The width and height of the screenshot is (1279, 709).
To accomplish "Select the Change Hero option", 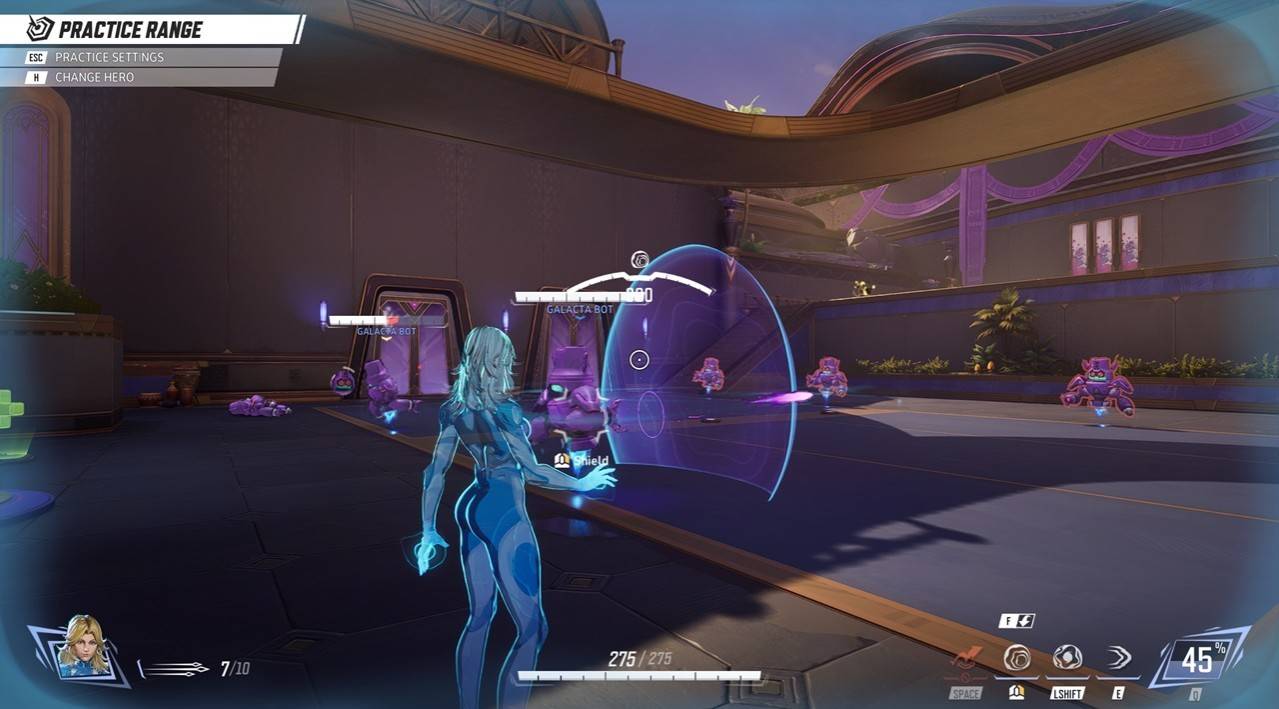I will pyautogui.click(x=94, y=77).
